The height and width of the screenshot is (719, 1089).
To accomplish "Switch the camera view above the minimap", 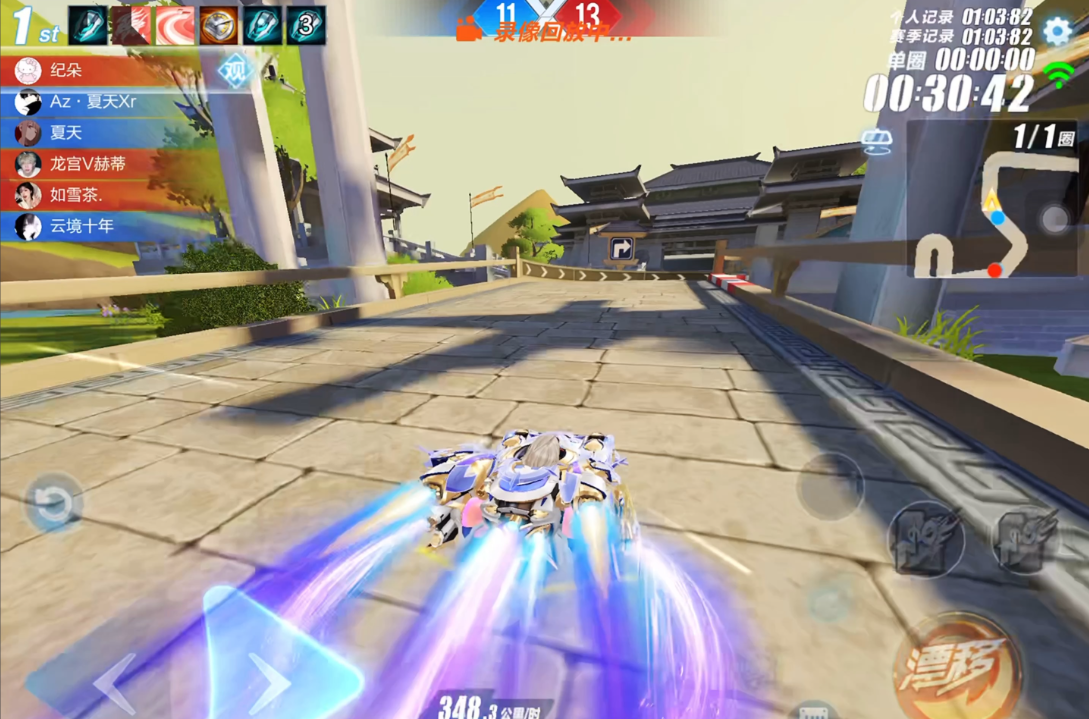I will (876, 144).
